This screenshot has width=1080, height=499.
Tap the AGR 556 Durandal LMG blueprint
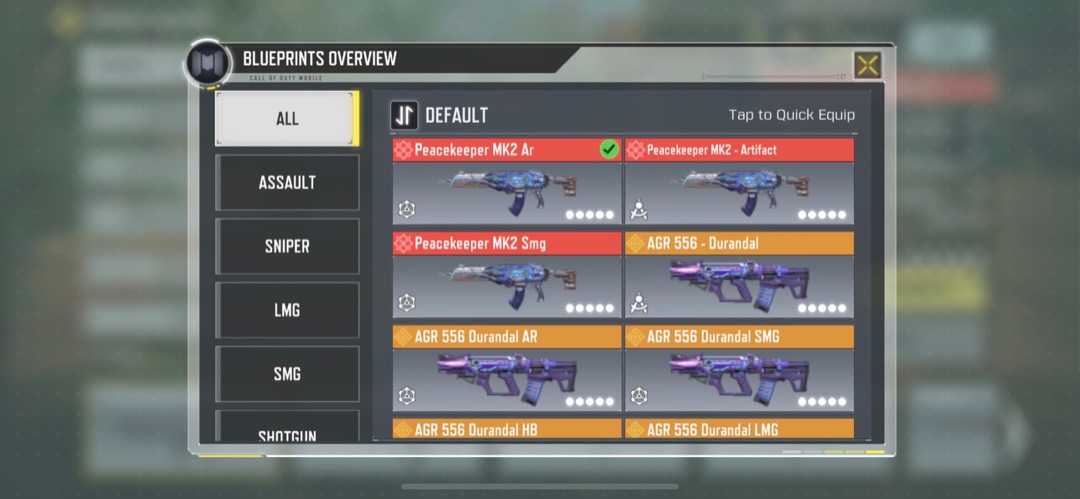pos(739,429)
